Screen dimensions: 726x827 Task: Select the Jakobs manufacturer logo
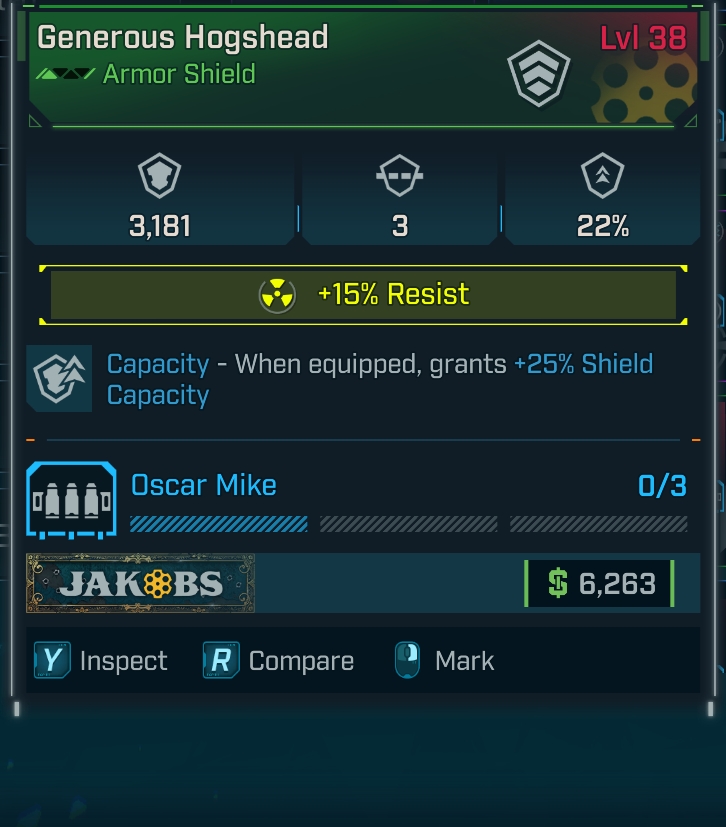point(141,583)
